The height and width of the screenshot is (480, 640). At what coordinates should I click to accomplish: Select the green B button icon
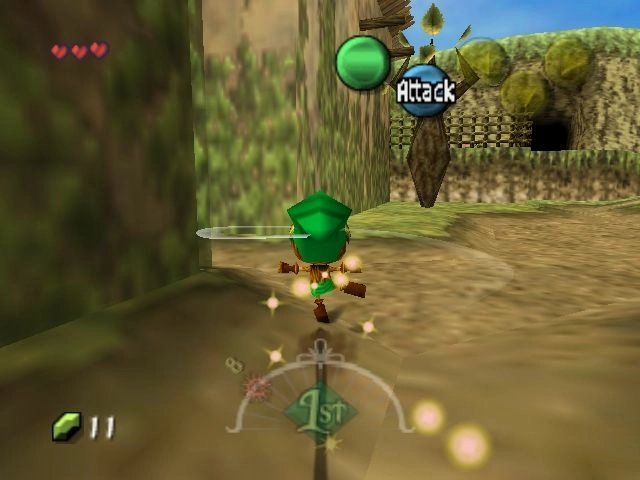click(362, 63)
